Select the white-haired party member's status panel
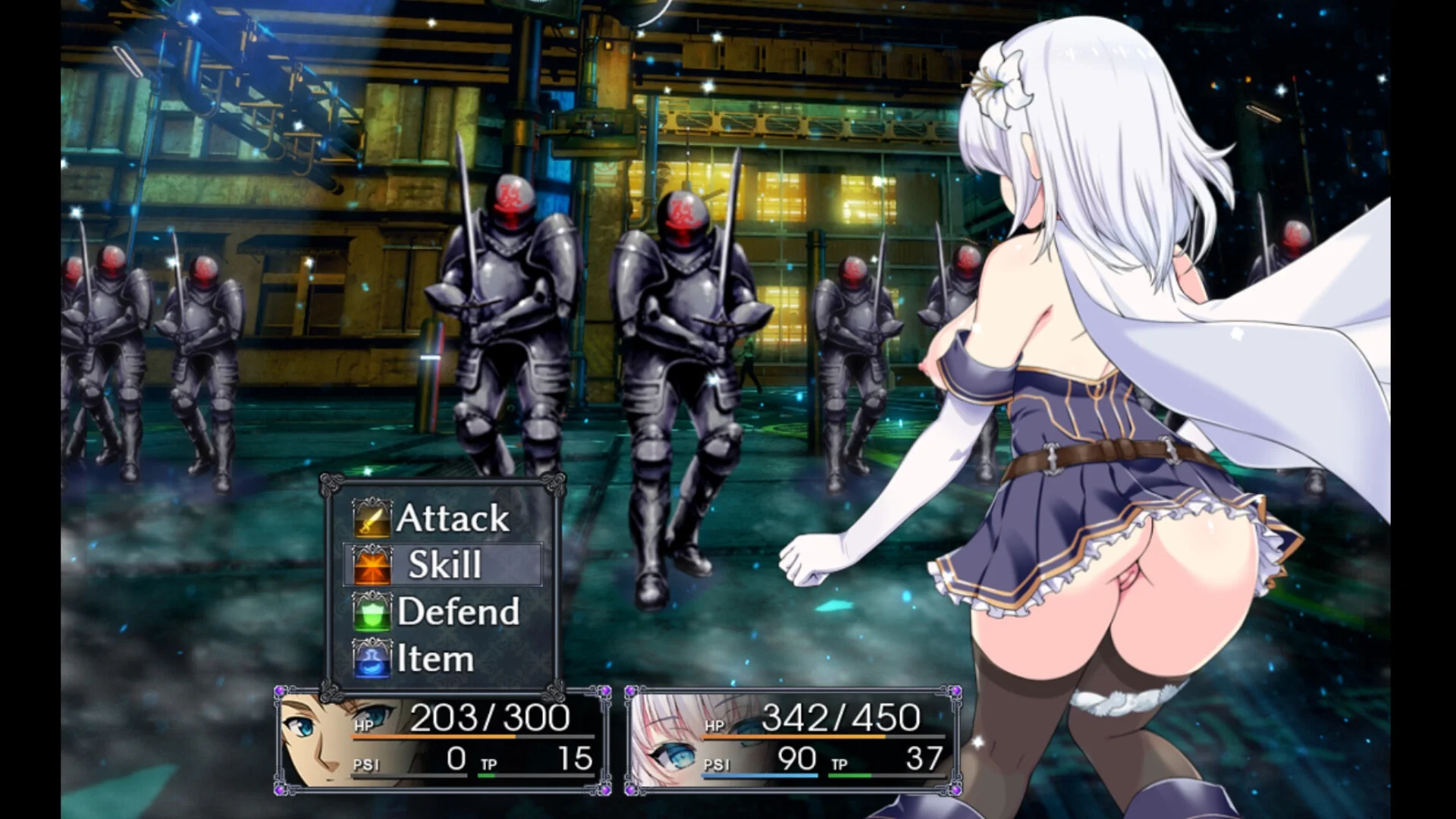 coord(793,739)
